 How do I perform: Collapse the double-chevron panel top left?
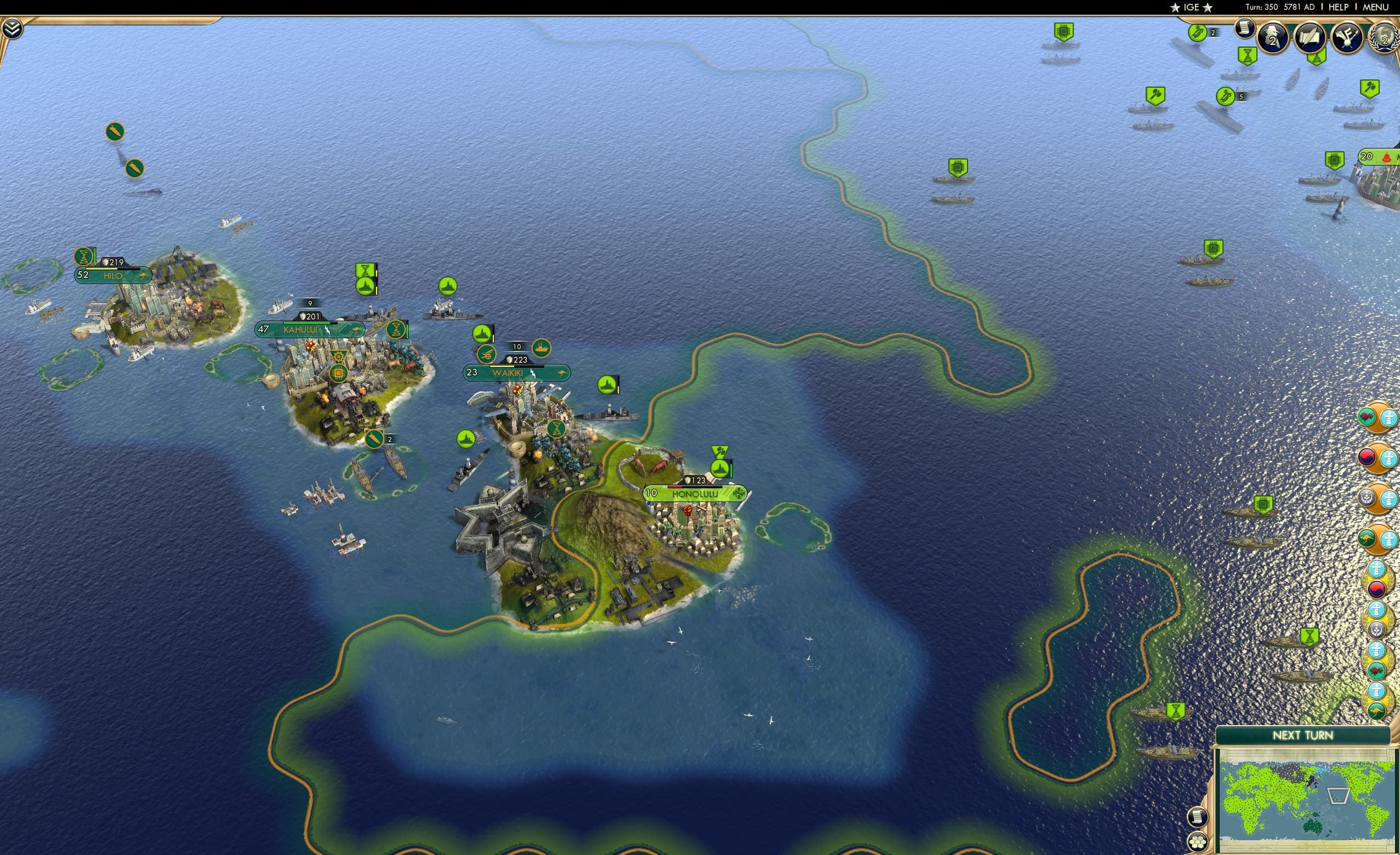point(13,27)
